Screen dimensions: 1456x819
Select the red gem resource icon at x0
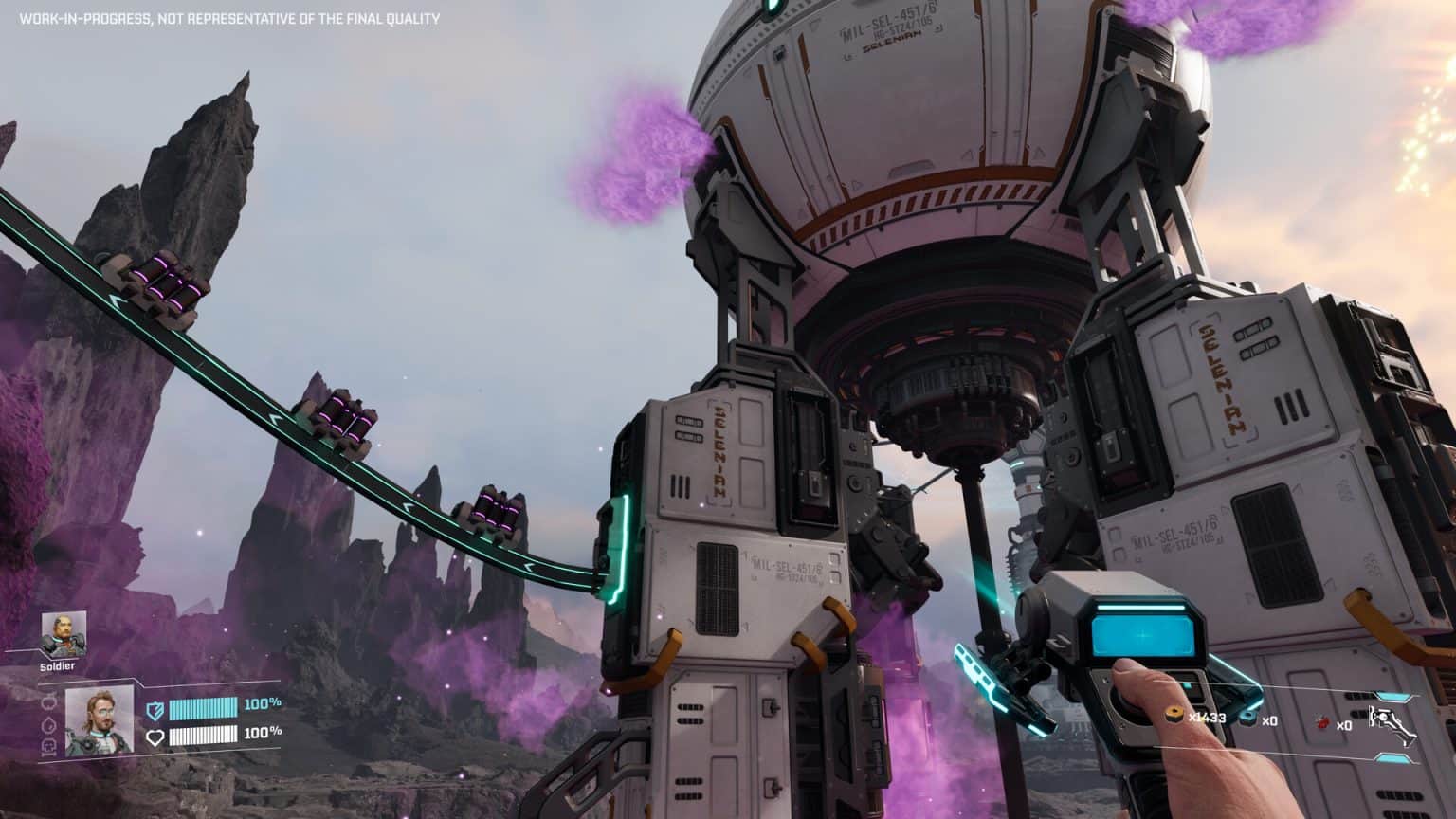click(1321, 723)
